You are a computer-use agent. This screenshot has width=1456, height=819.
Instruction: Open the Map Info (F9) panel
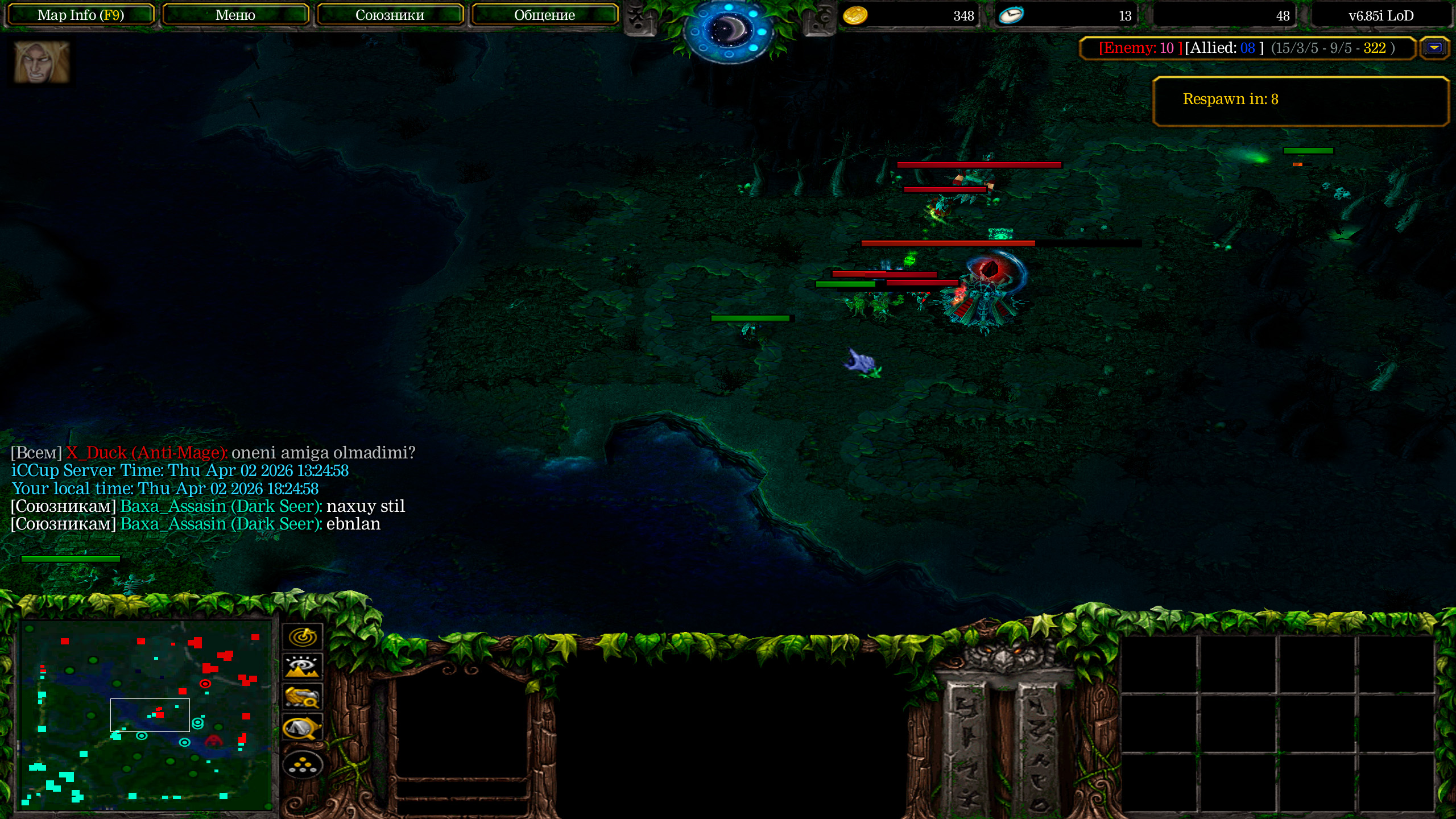pos(80,15)
